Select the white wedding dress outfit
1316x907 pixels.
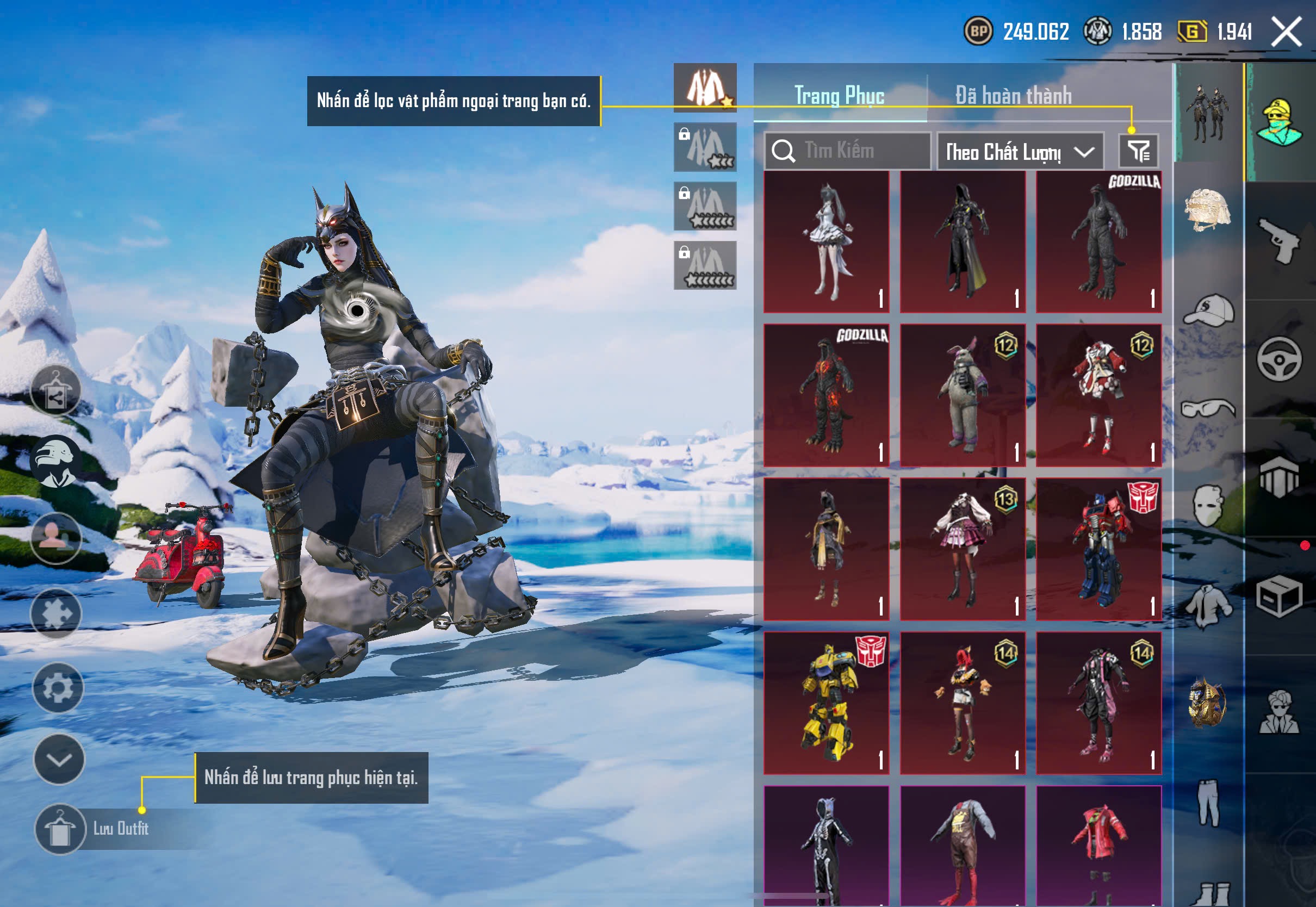coord(826,242)
